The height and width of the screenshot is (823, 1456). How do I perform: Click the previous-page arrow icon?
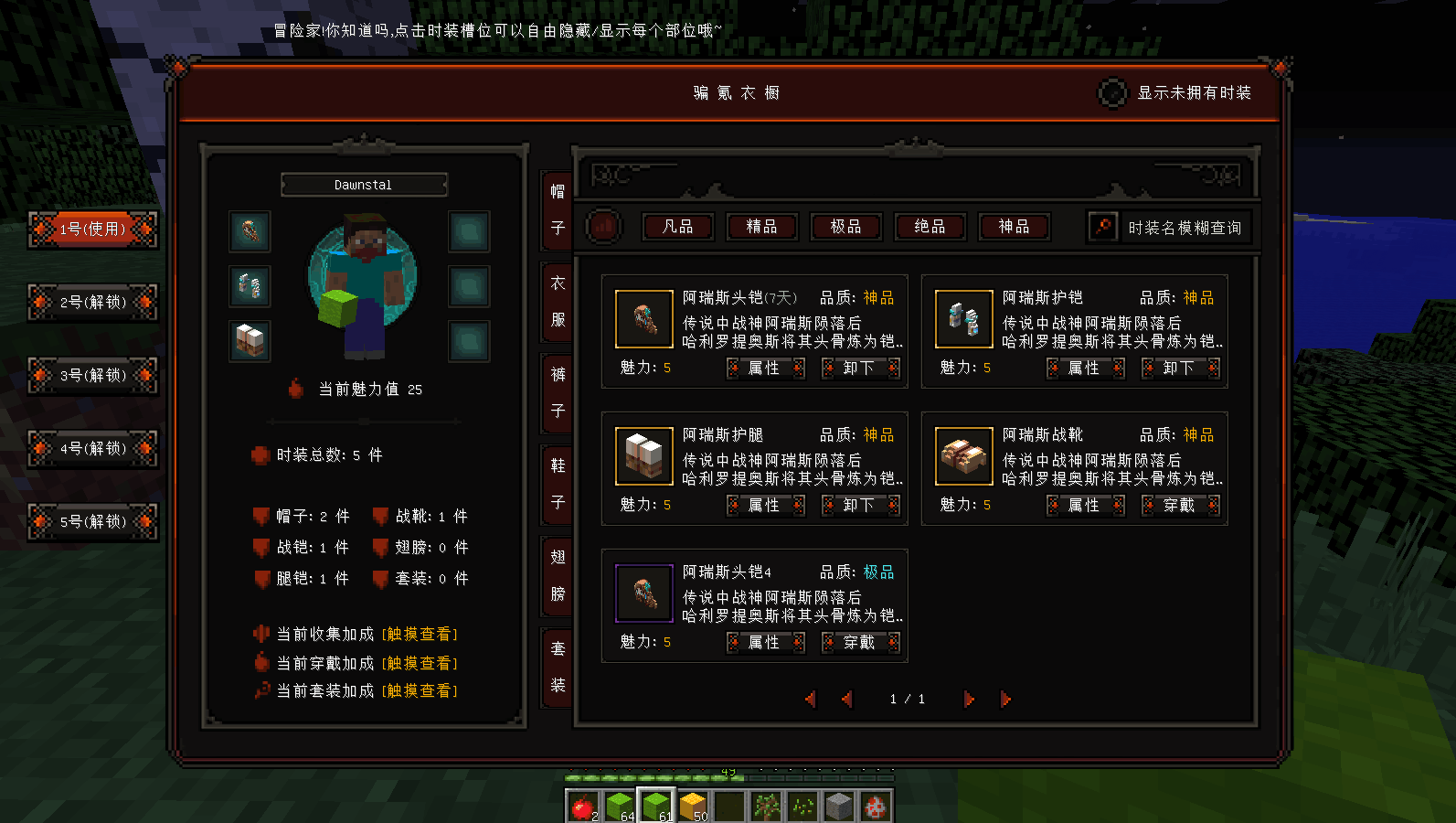[x=846, y=699]
